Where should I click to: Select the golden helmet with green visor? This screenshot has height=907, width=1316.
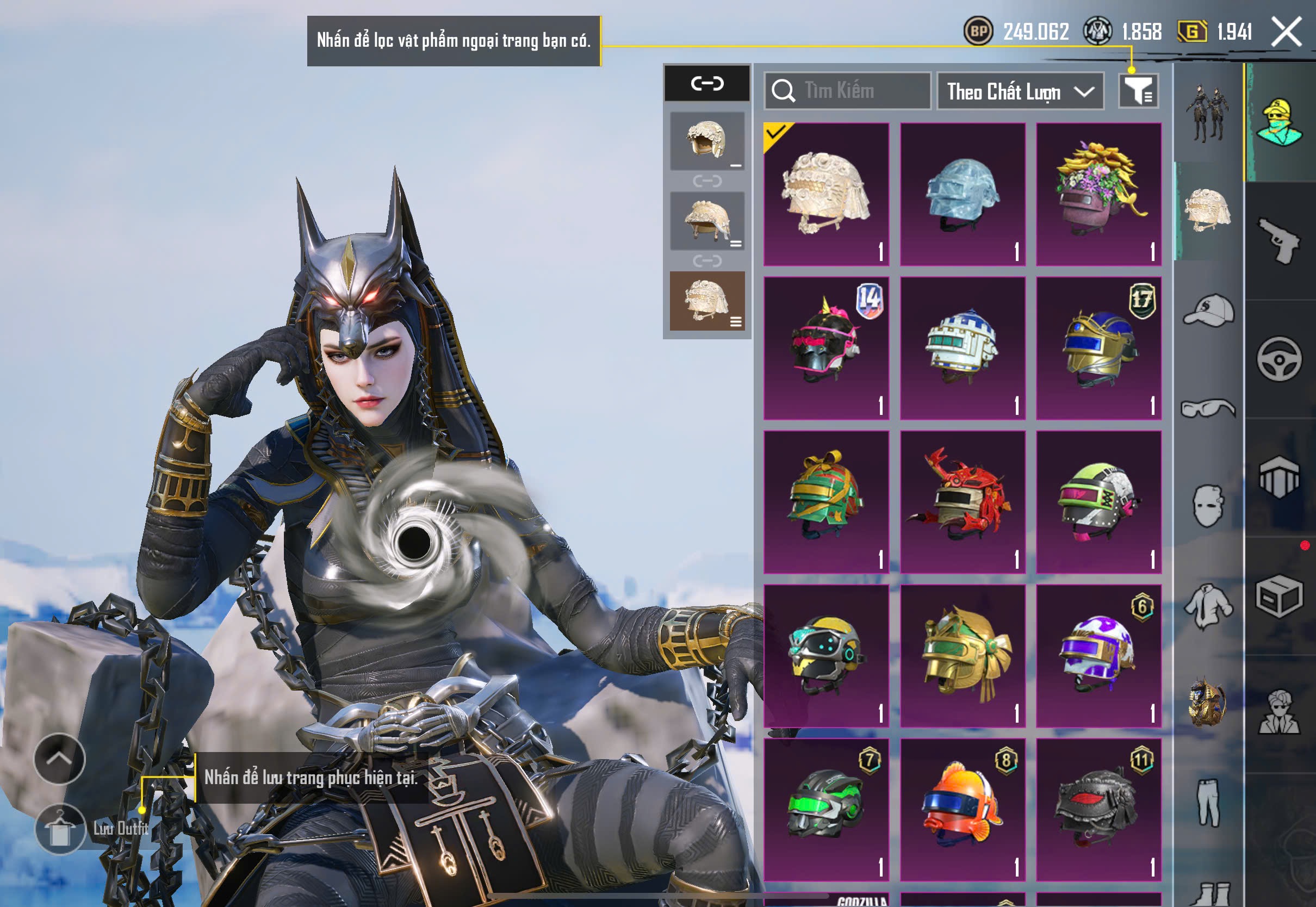click(963, 656)
